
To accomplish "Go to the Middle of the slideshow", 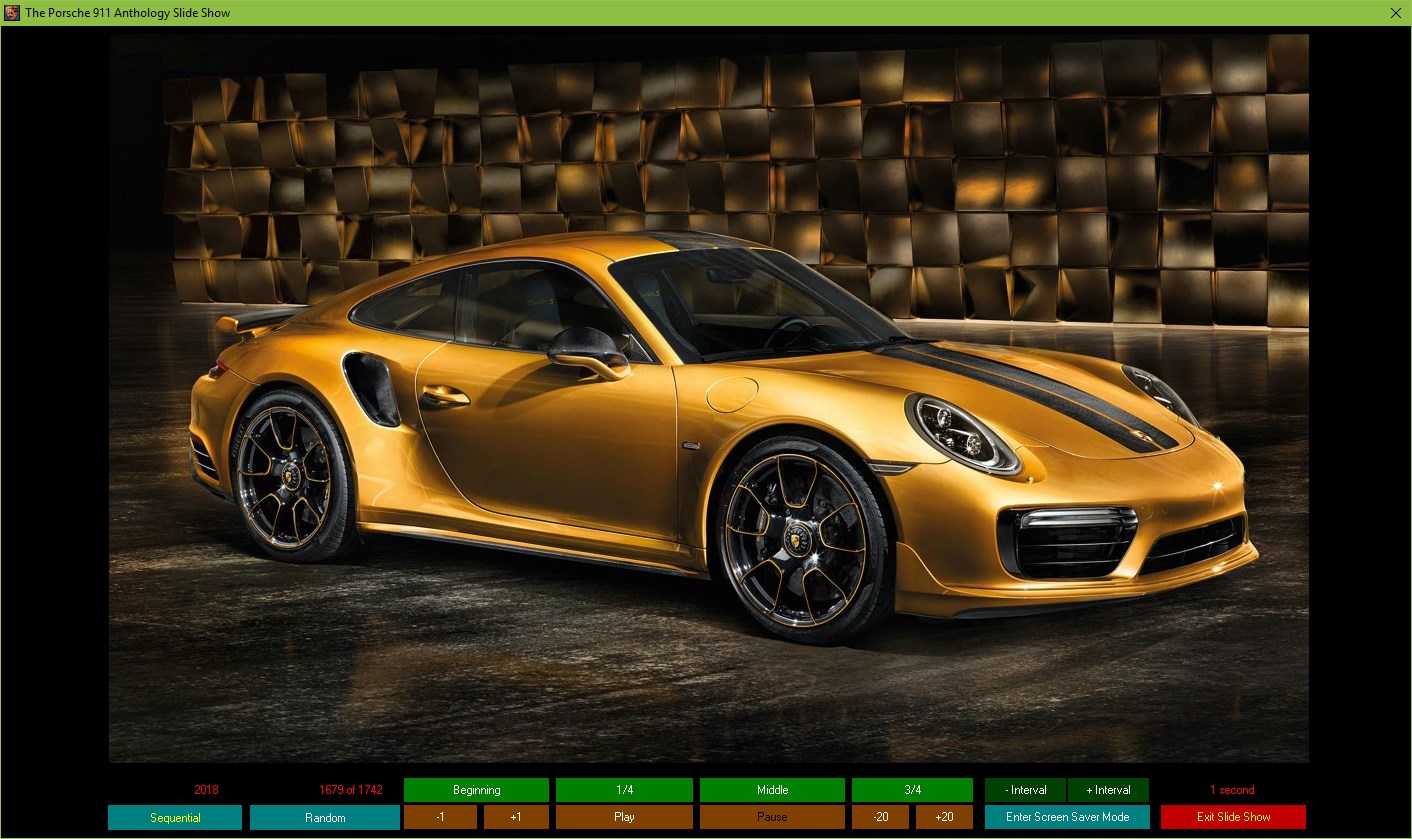I will (772, 790).
